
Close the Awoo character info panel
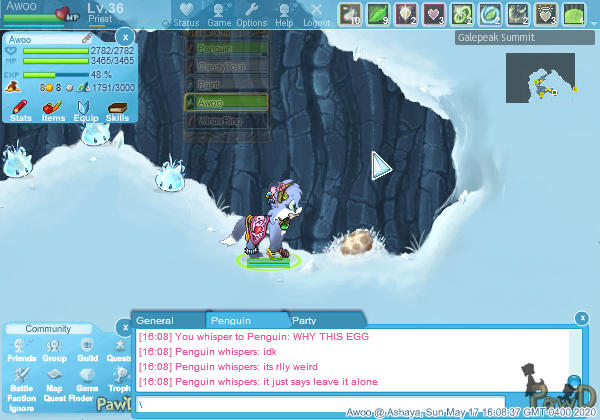125,38
